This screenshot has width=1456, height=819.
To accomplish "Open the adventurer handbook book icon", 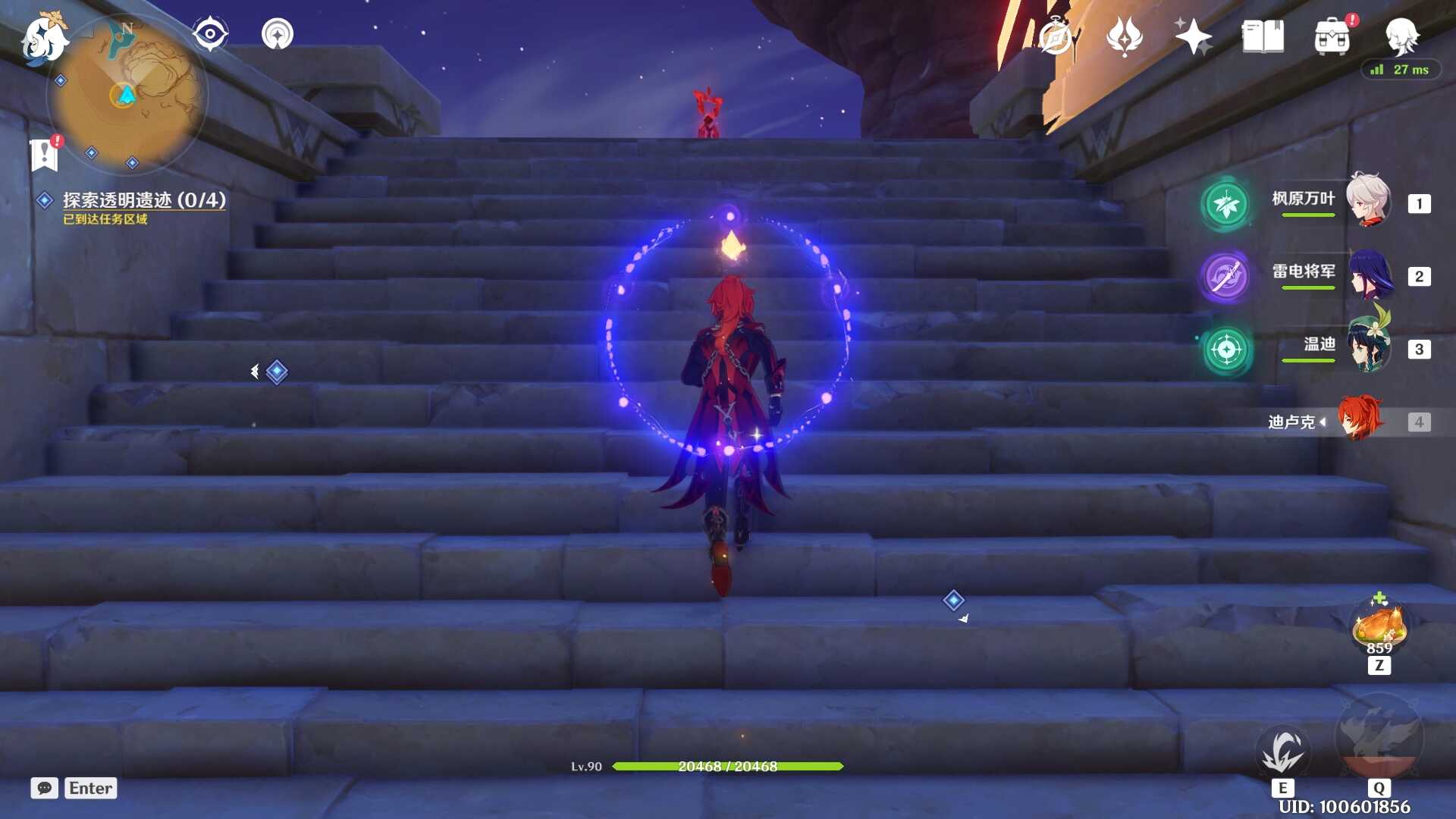I will (x=1263, y=36).
